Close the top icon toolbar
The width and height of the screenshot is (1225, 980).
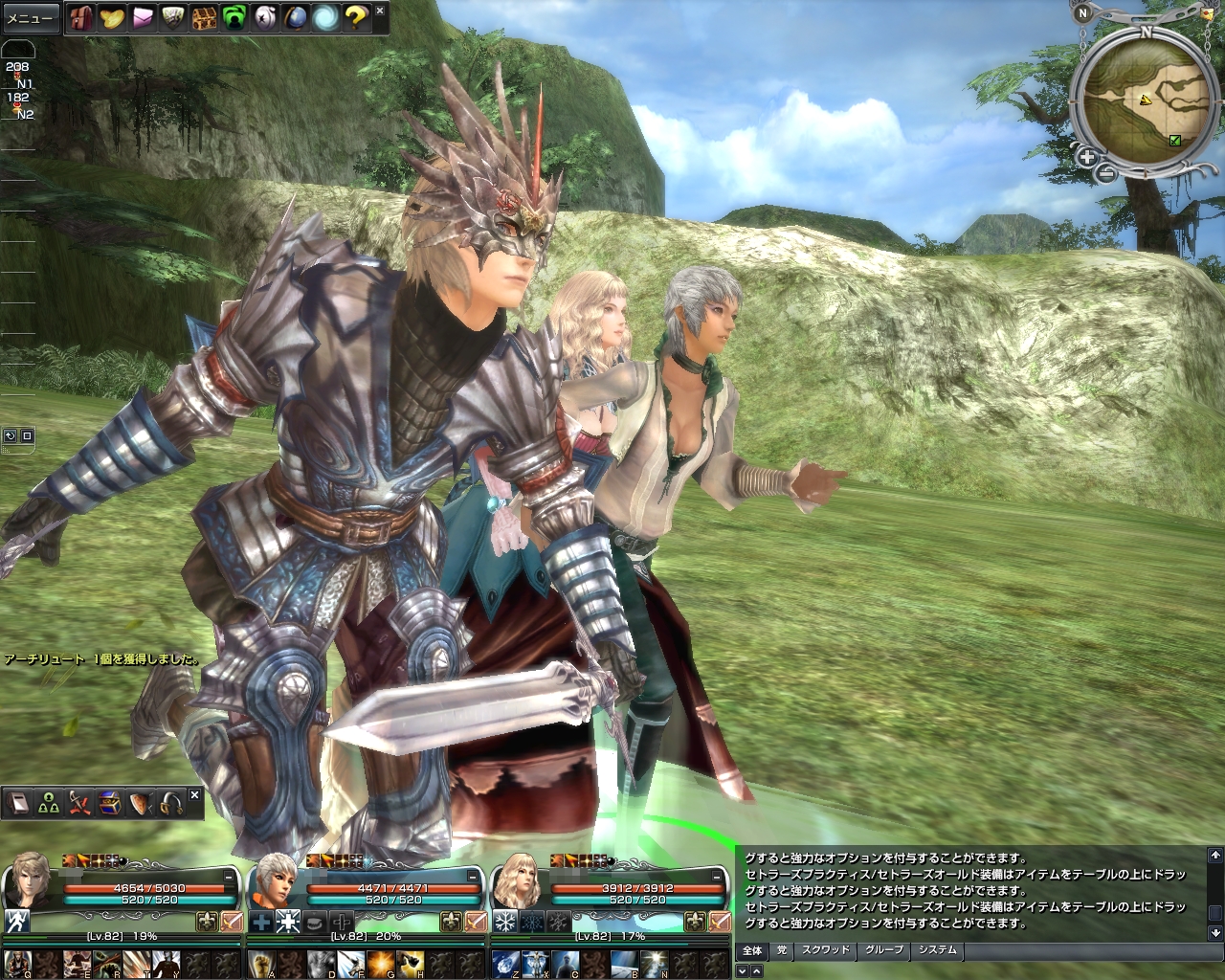[x=380, y=11]
